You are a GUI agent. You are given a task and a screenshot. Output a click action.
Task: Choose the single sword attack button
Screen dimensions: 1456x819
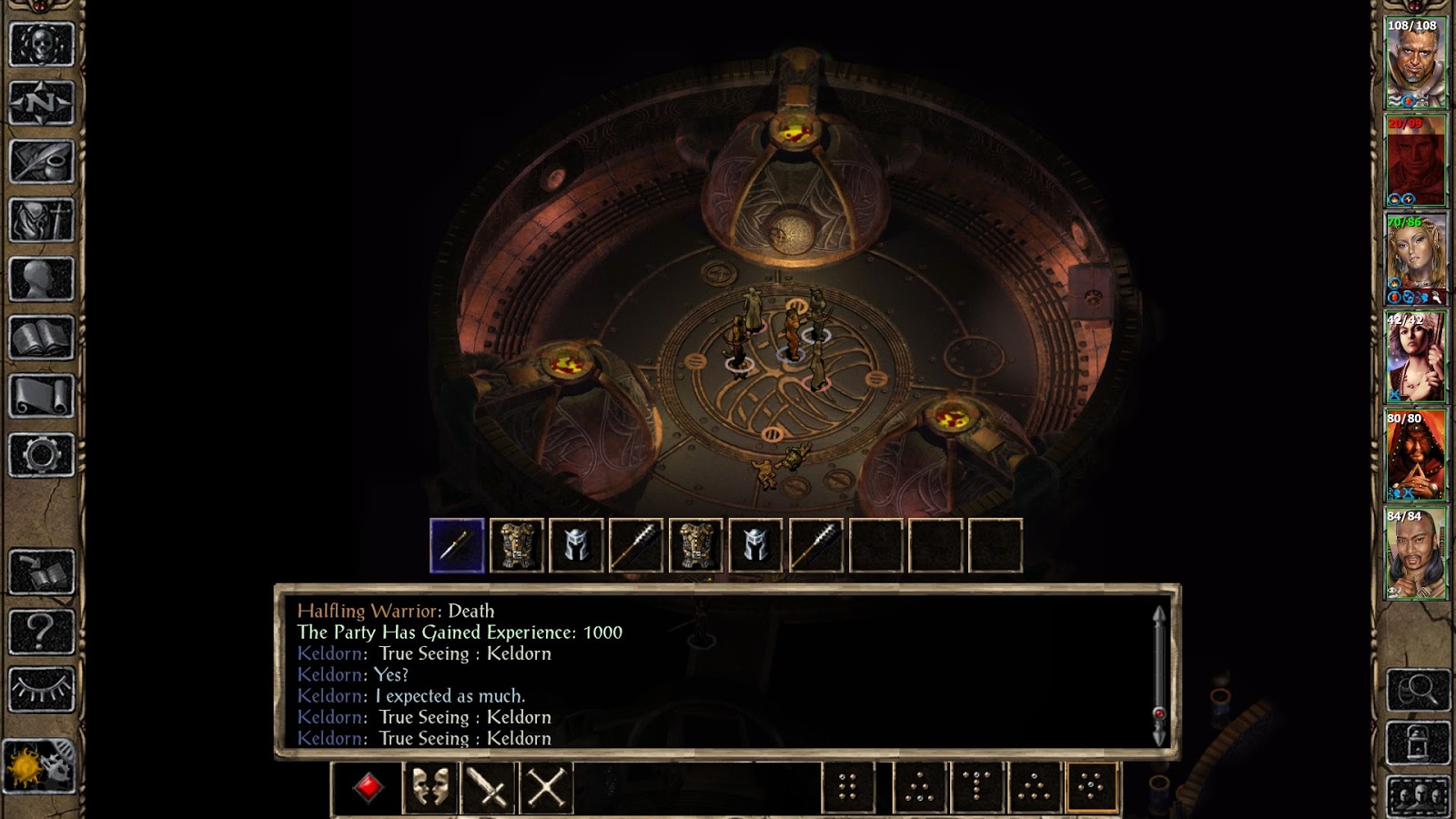point(488,787)
